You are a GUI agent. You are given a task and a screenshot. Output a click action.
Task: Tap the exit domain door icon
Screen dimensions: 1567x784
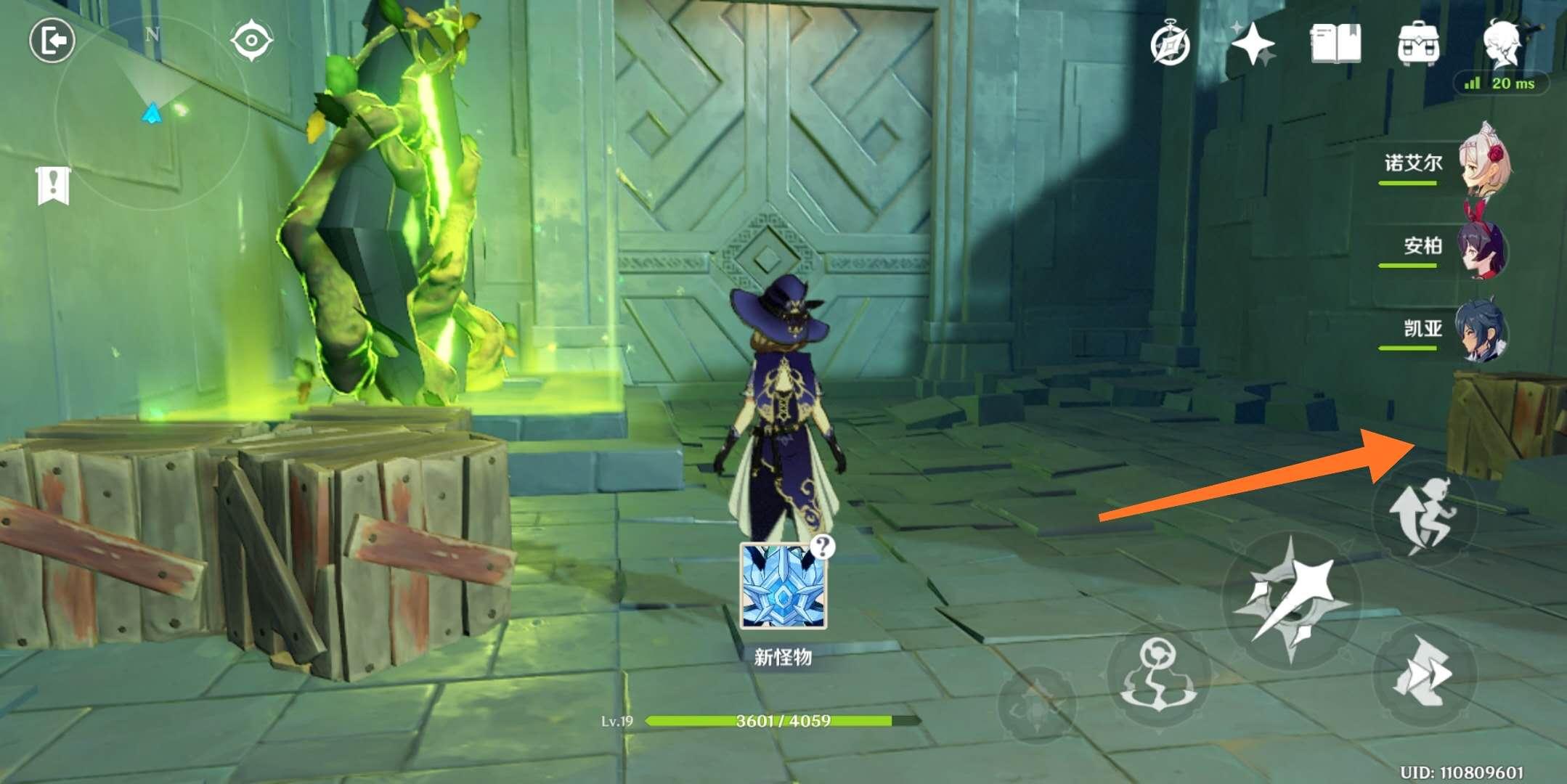(x=52, y=41)
